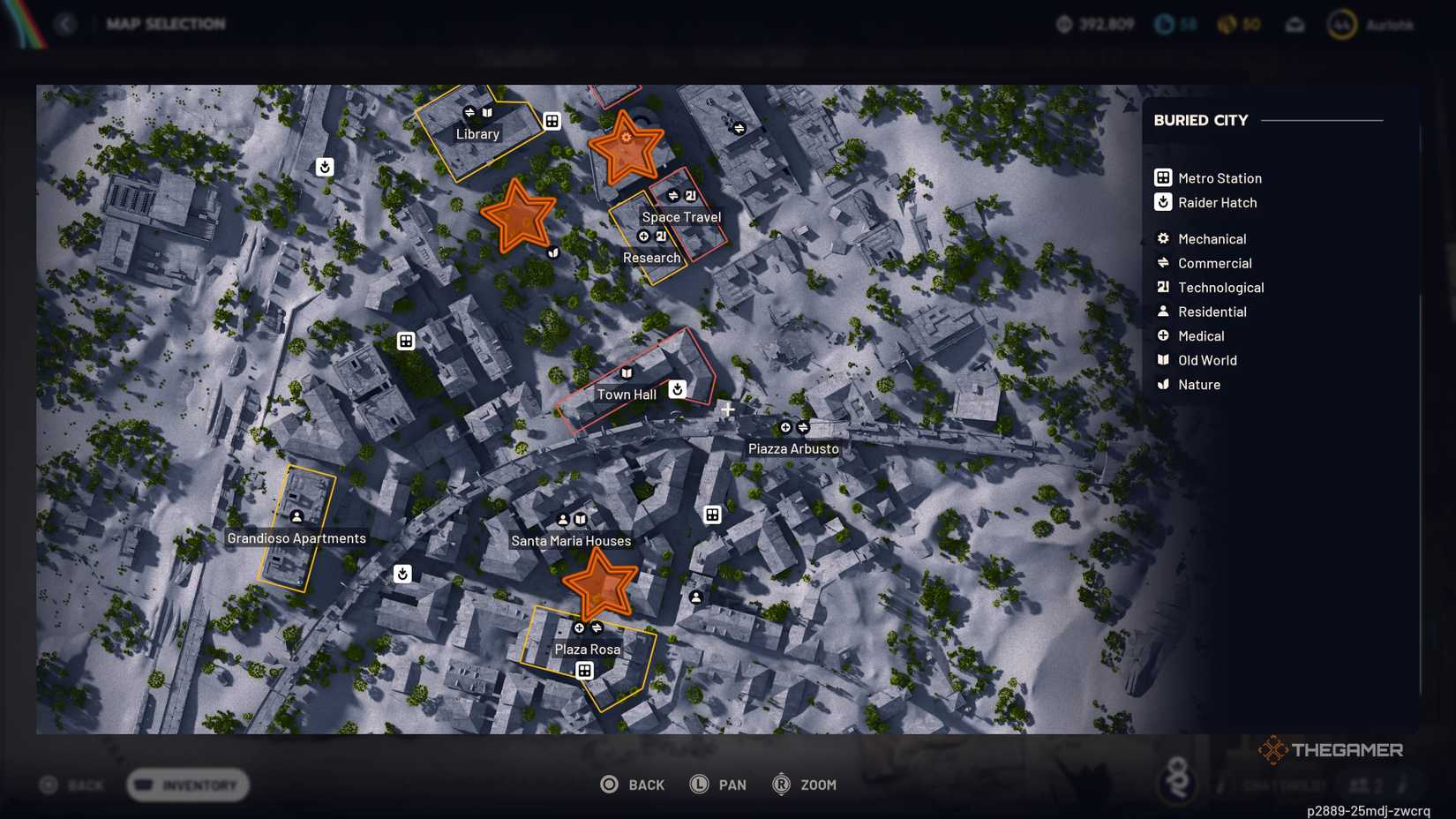Click the MAP SELECTION header
This screenshot has width=1456, height=819.
tap(167, 24)
